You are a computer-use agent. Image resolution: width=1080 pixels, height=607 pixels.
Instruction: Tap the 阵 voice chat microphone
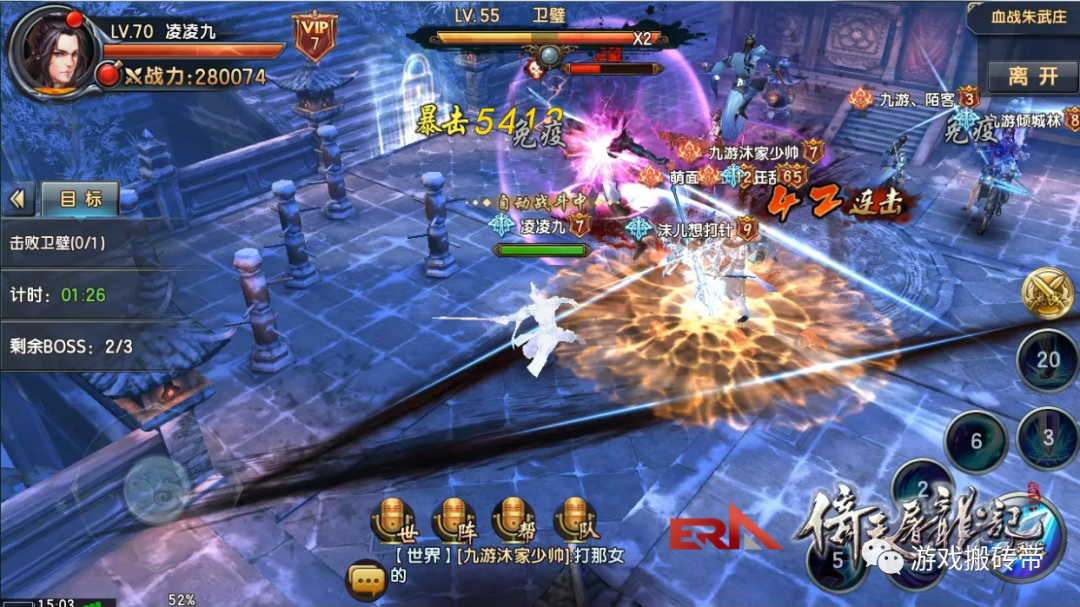click(452, 519)
